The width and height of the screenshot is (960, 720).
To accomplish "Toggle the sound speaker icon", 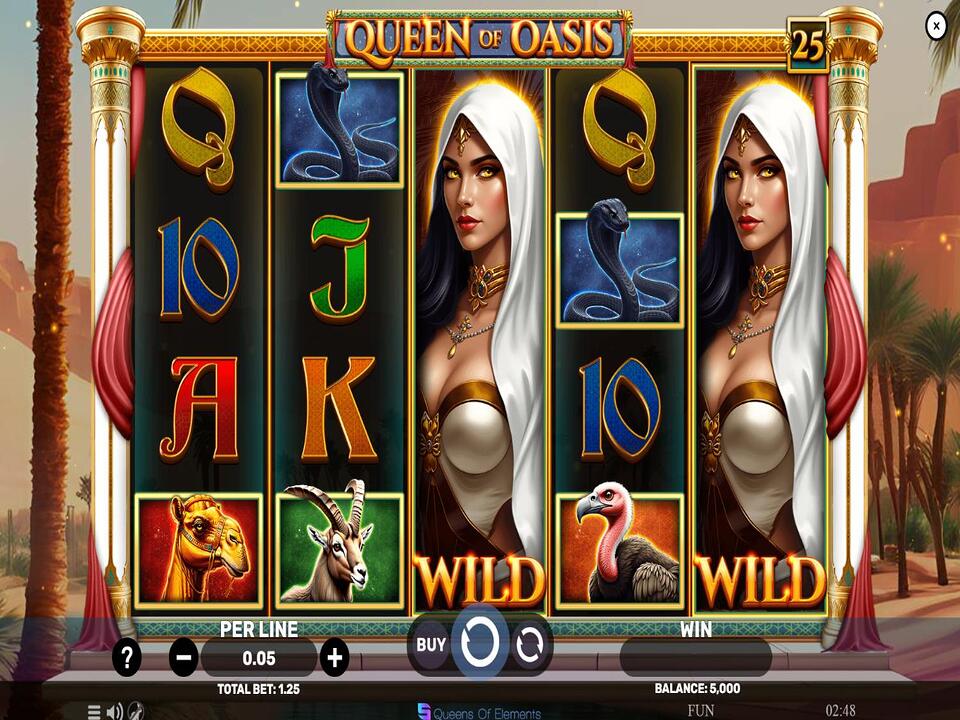I will tap(115, 712).
